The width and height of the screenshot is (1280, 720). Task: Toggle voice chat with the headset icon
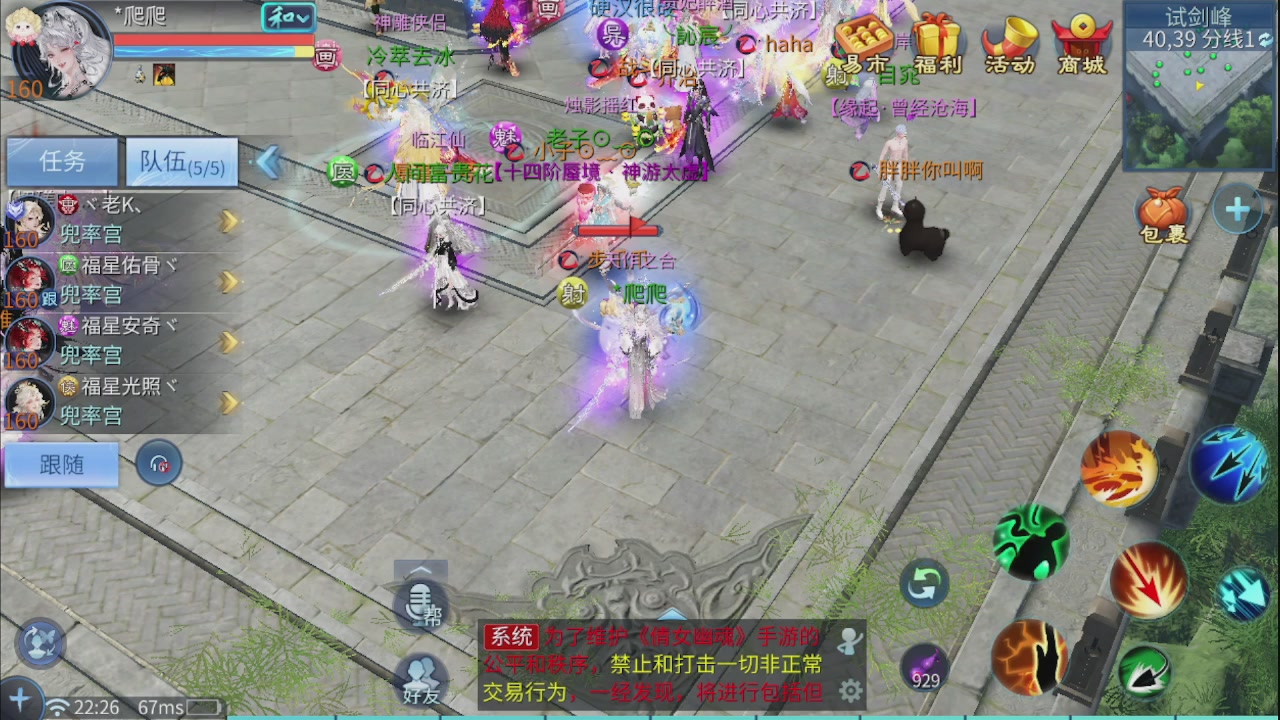click(158, 463)
